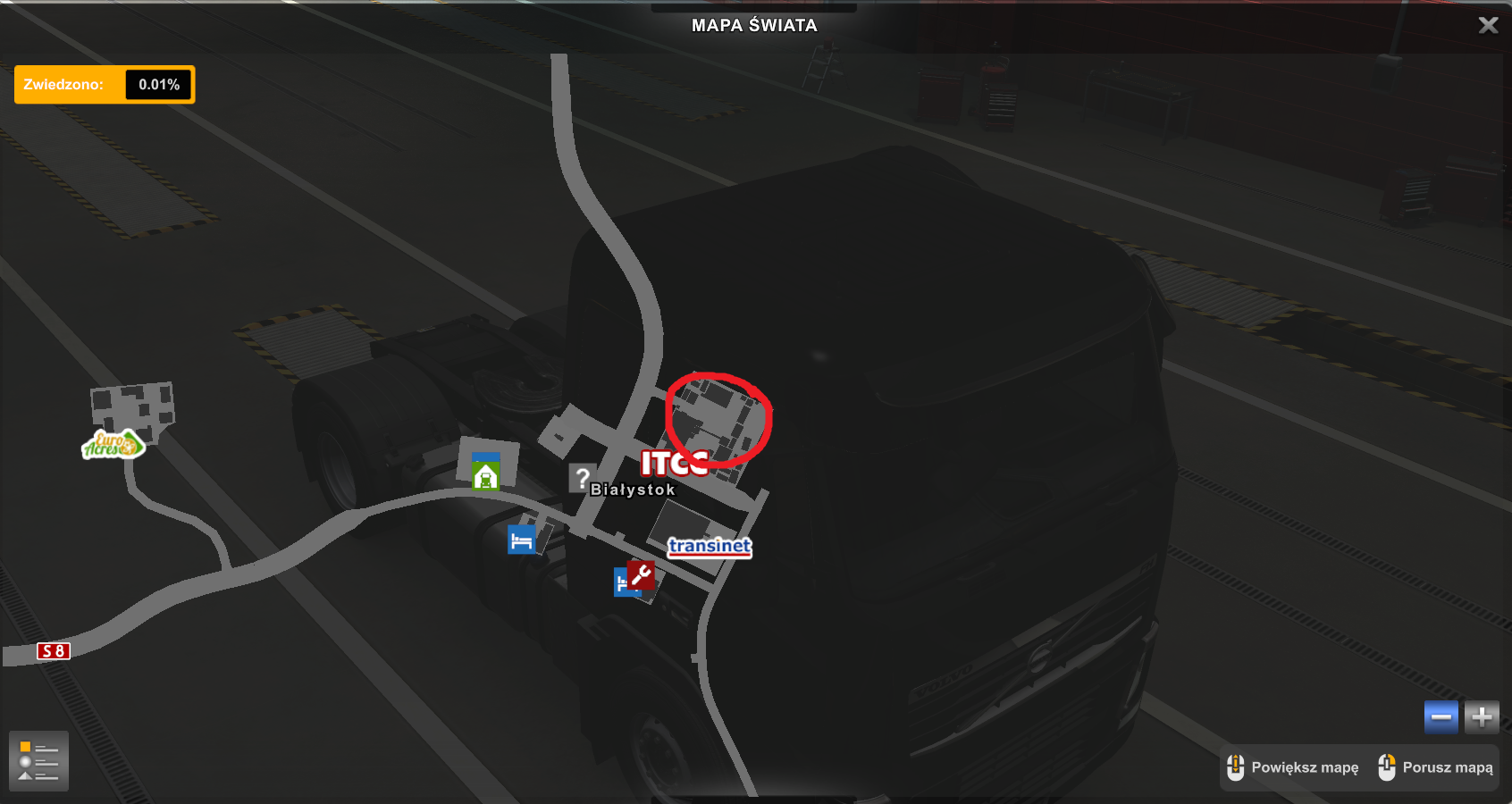Select the Euro Acres company marker
The width and height of the screenshot is (1512, 804).
(x=113, y=444)
